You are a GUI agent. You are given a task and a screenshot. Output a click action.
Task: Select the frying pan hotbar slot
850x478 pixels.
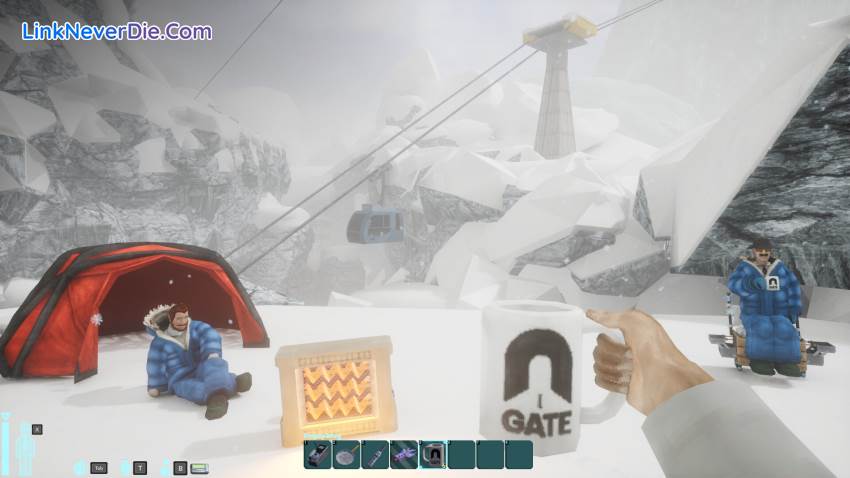pos(347,455)
